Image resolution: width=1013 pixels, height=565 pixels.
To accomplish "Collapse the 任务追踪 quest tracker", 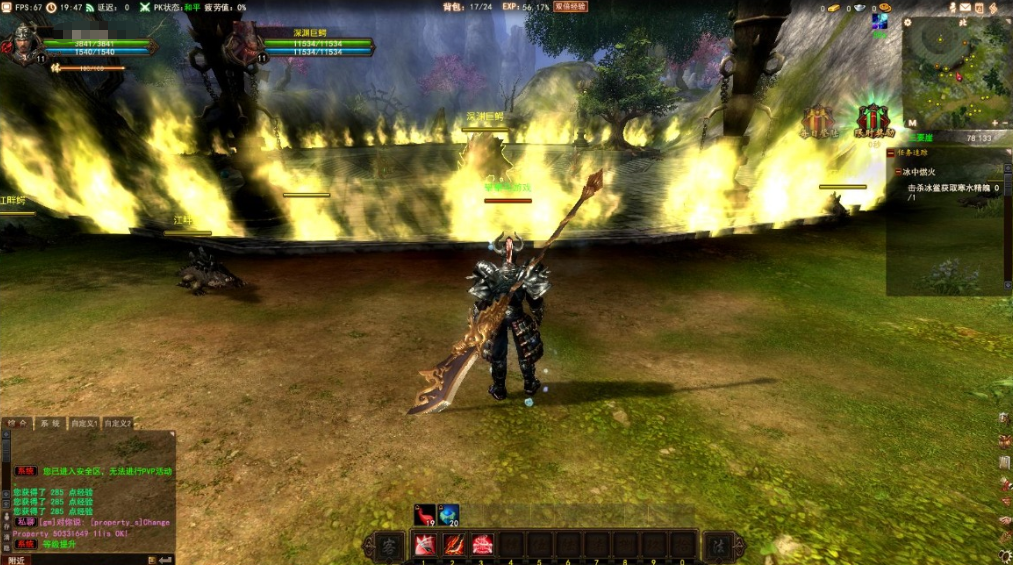I will tap(891, 153).
